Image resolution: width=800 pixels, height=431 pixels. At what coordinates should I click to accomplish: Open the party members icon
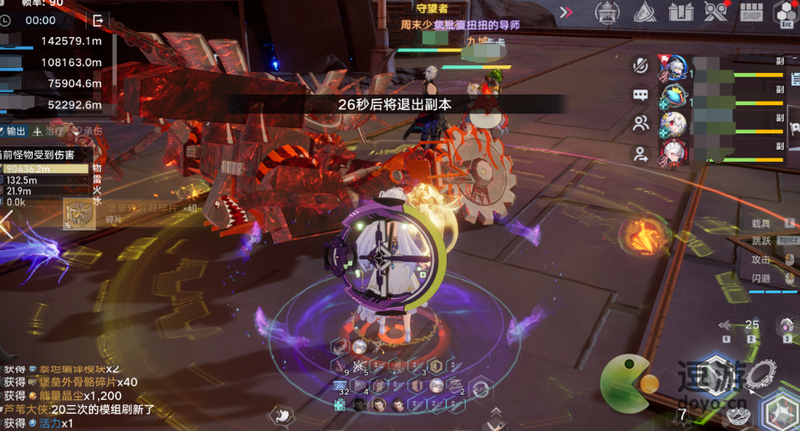pyautogui.click(x=640, y=123)
